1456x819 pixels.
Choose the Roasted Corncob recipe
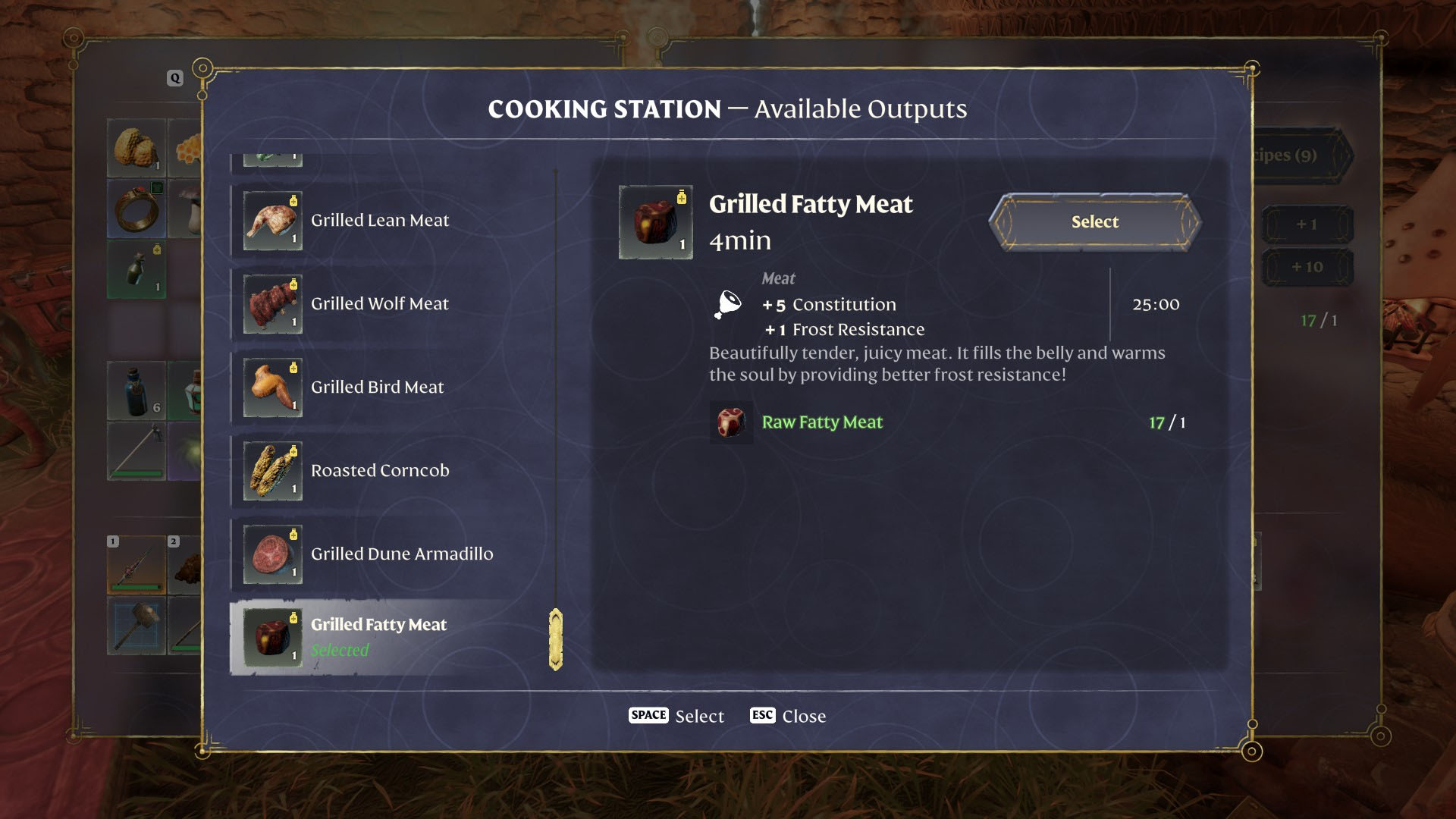379,471
